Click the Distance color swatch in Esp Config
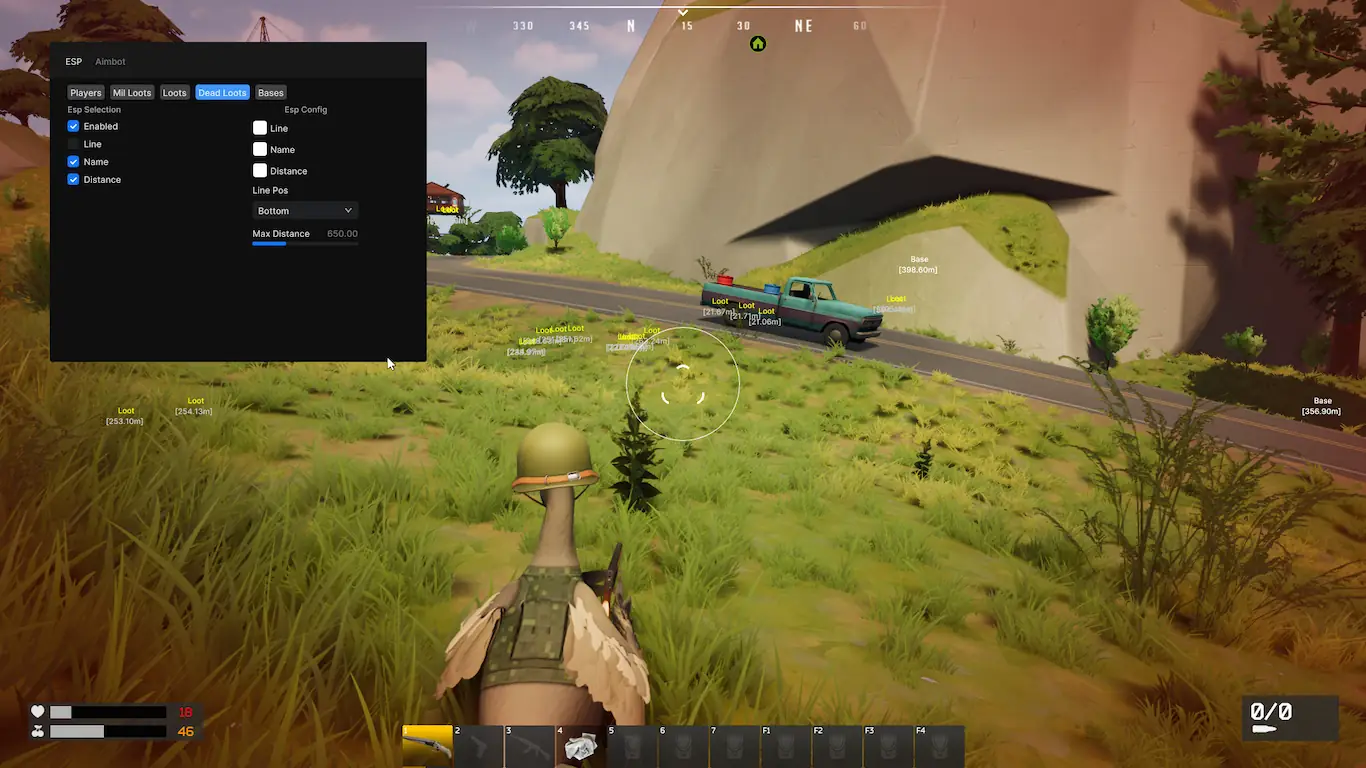This screenshot has height=768, width=1366. pyautogui.click(x=260, y=171)
